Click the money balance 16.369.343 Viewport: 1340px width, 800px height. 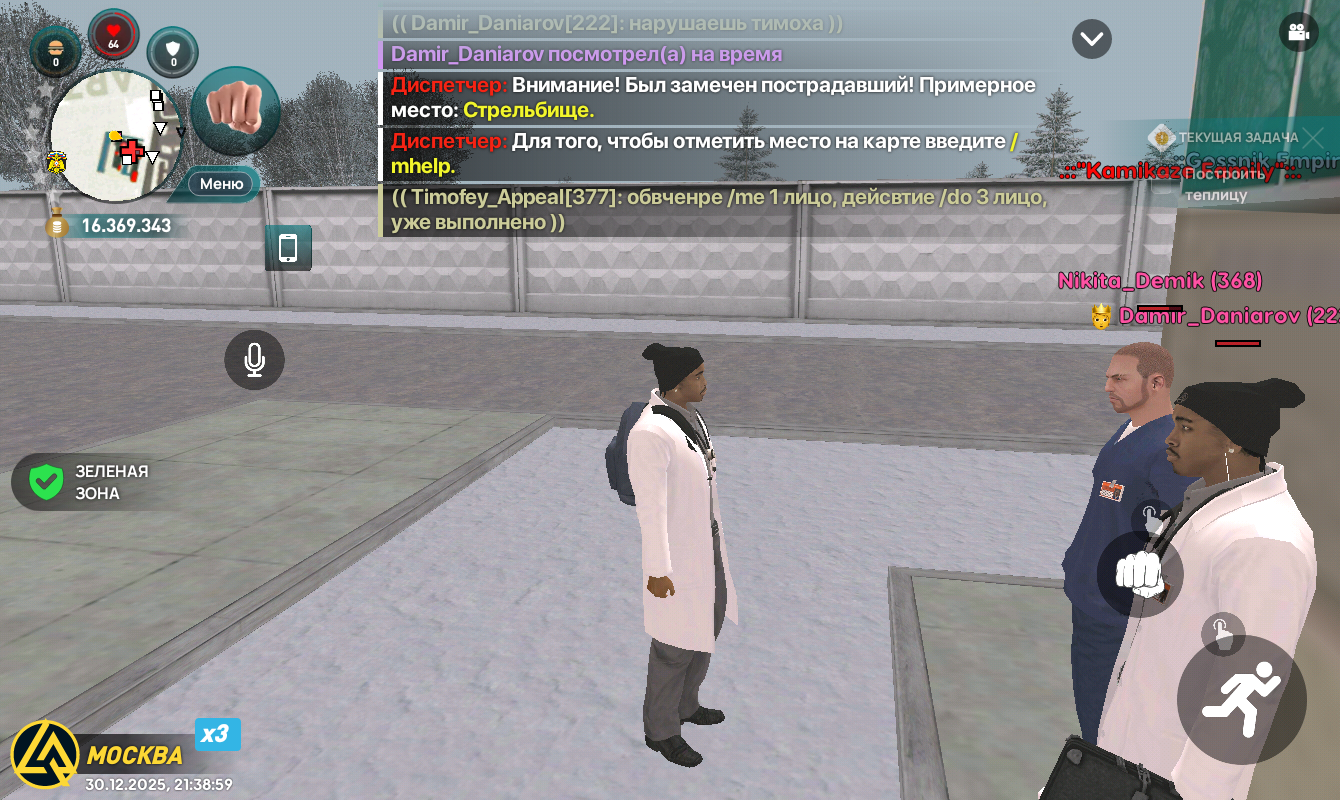(125, 226)
